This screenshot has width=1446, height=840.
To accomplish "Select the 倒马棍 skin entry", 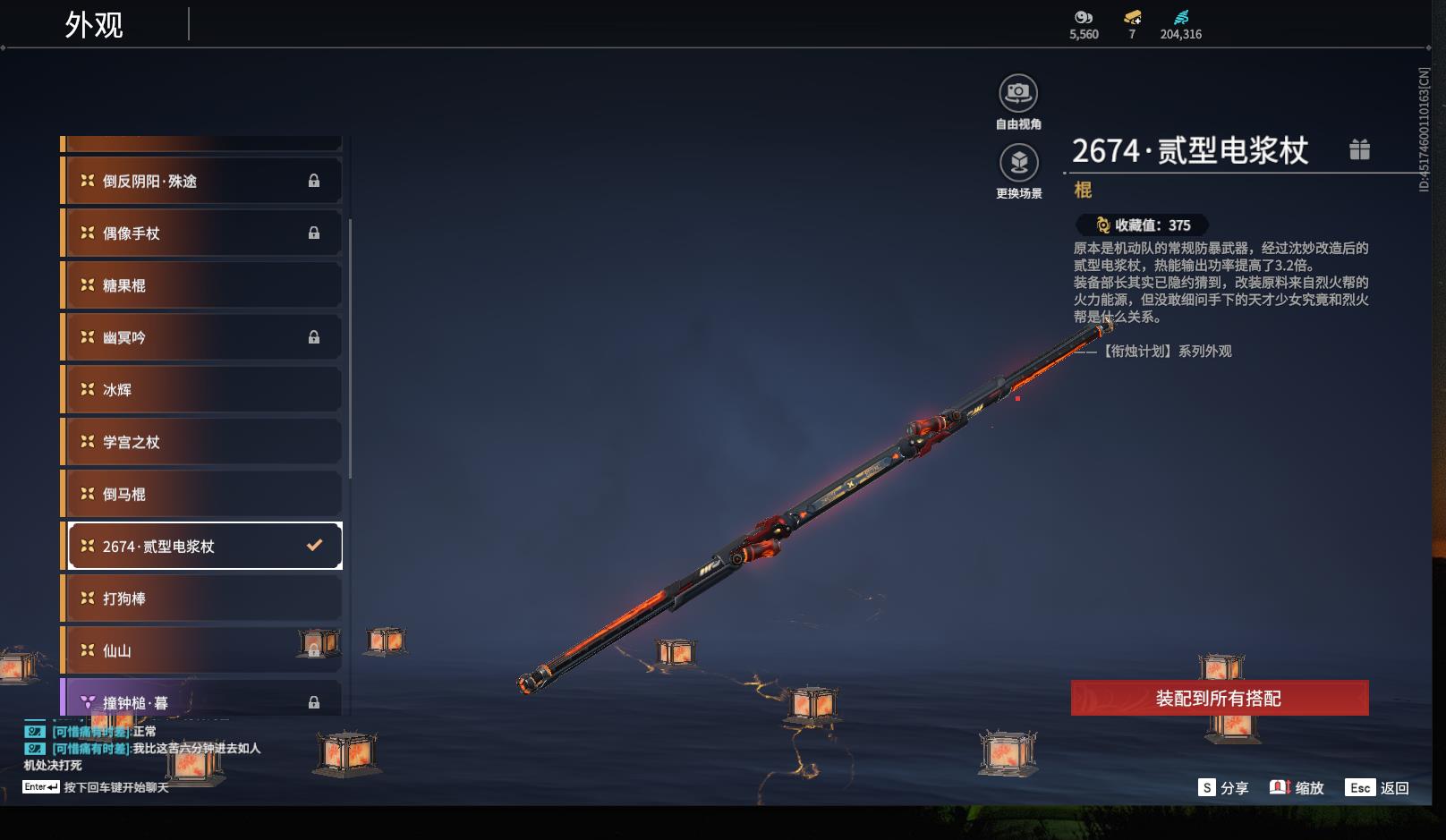I will tap(202, 494).
